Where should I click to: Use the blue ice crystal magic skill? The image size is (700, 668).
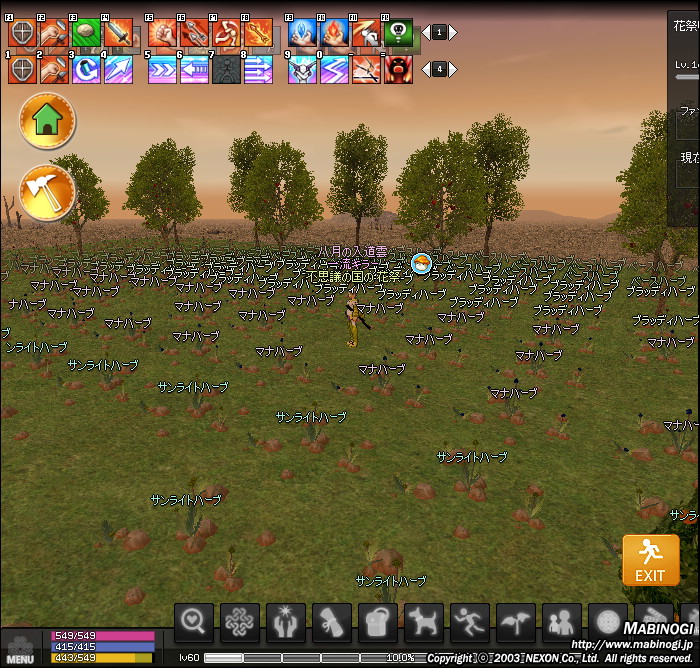click(x=302, y=33)
